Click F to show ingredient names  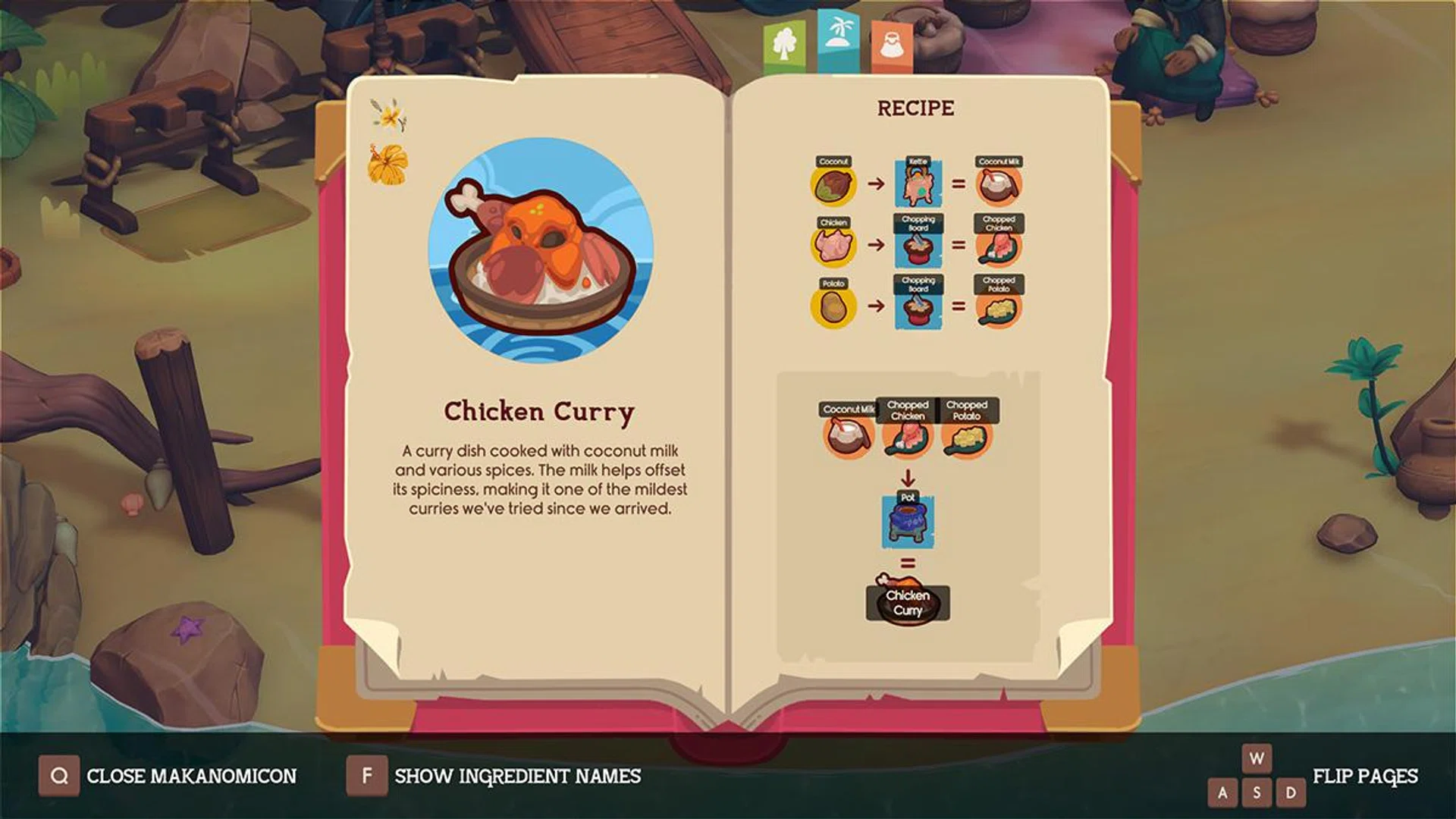coord(368,776)
